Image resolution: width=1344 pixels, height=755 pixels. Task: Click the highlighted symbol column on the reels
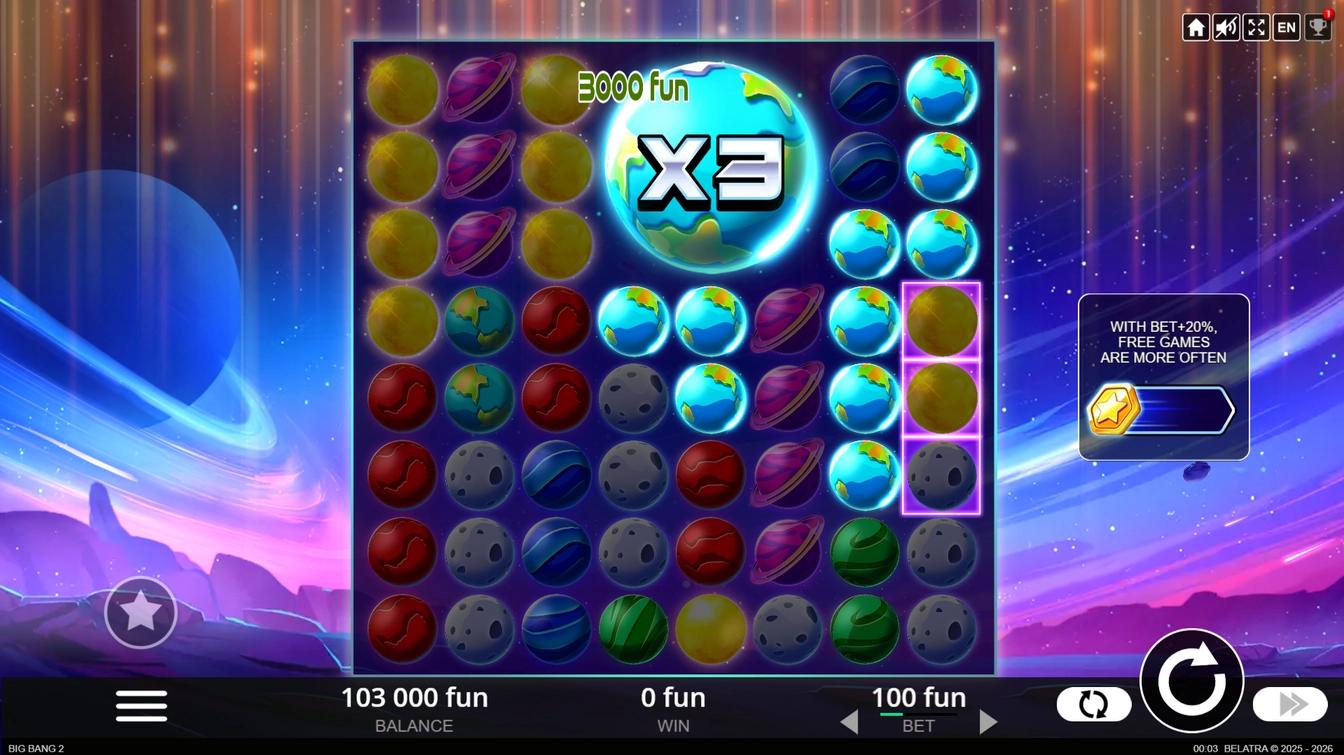pos(940,400)
